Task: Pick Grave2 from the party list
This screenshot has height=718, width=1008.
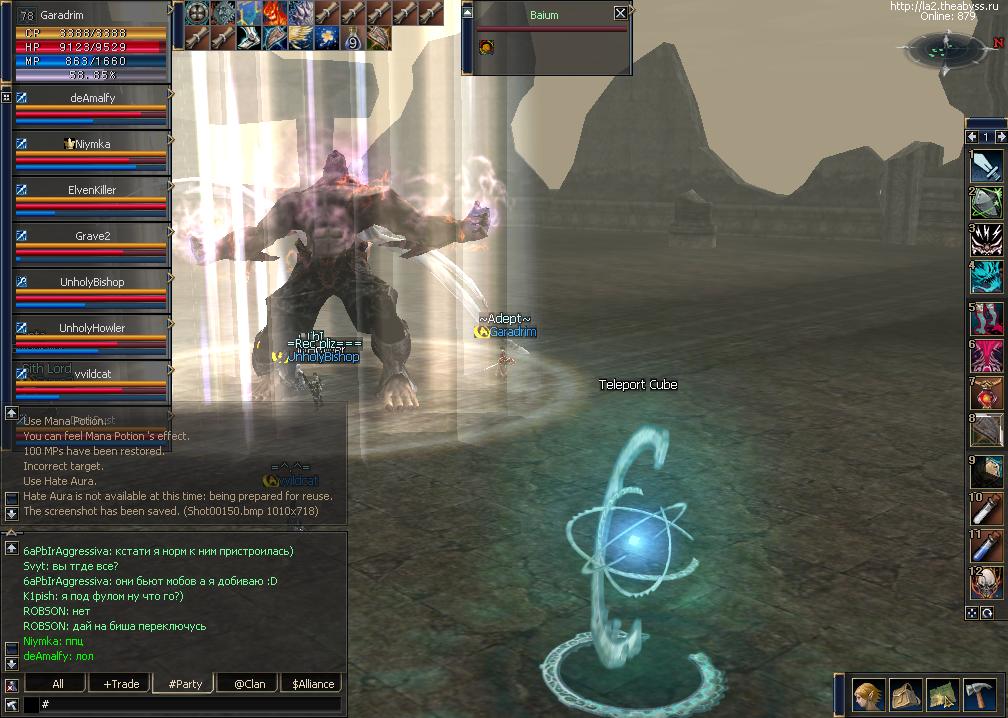Action: tap(92, 236)
